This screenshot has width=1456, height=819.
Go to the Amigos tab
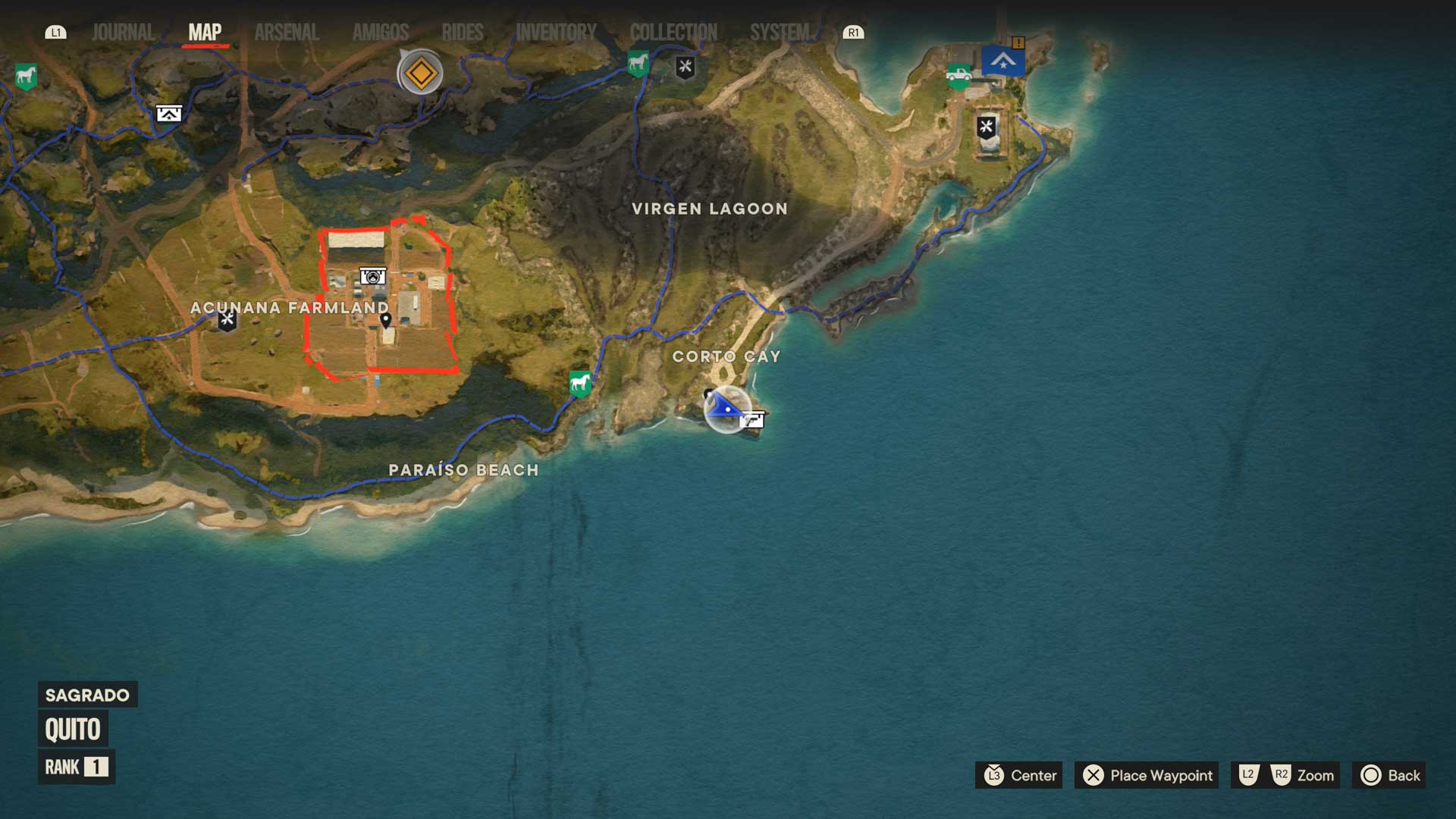coord(381,33)
